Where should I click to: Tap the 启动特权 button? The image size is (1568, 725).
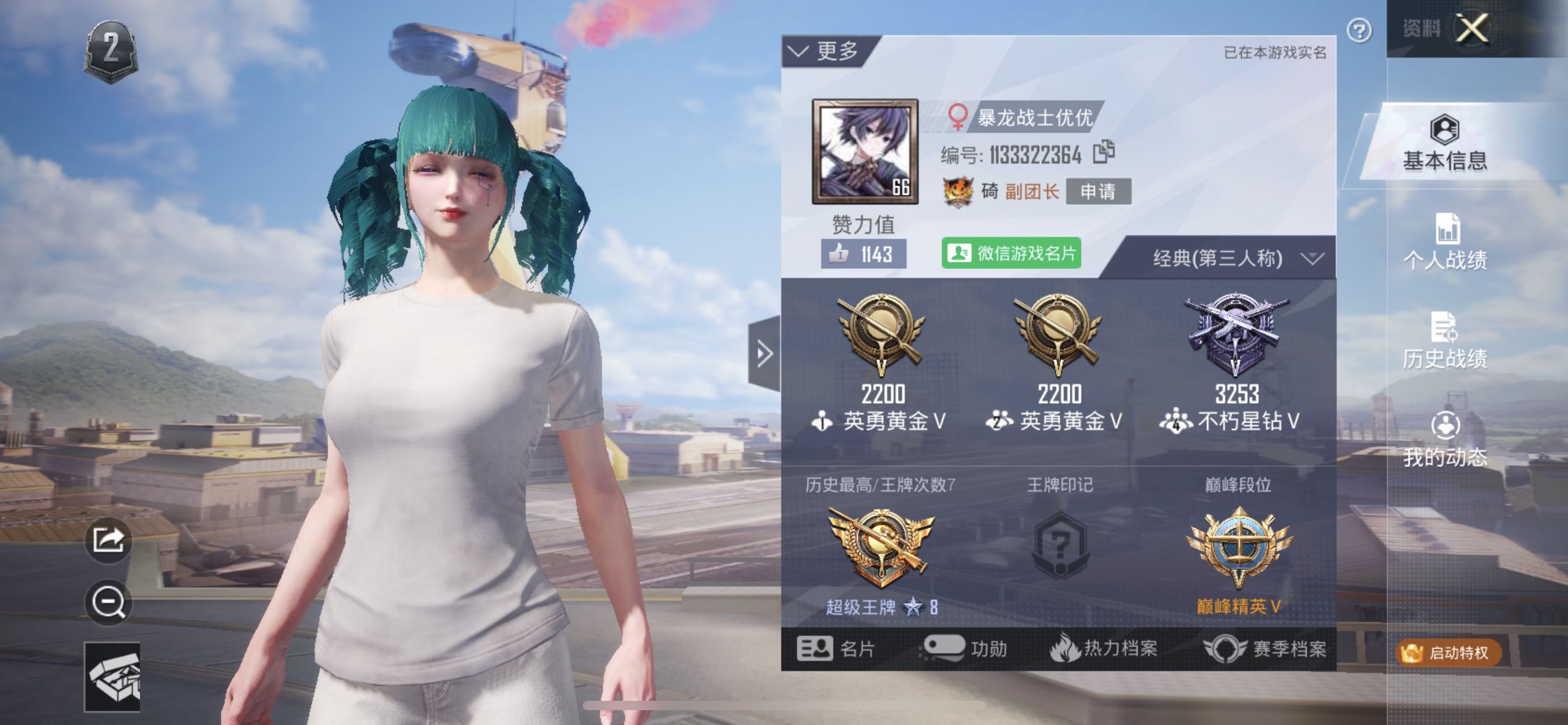(1448, 652)
